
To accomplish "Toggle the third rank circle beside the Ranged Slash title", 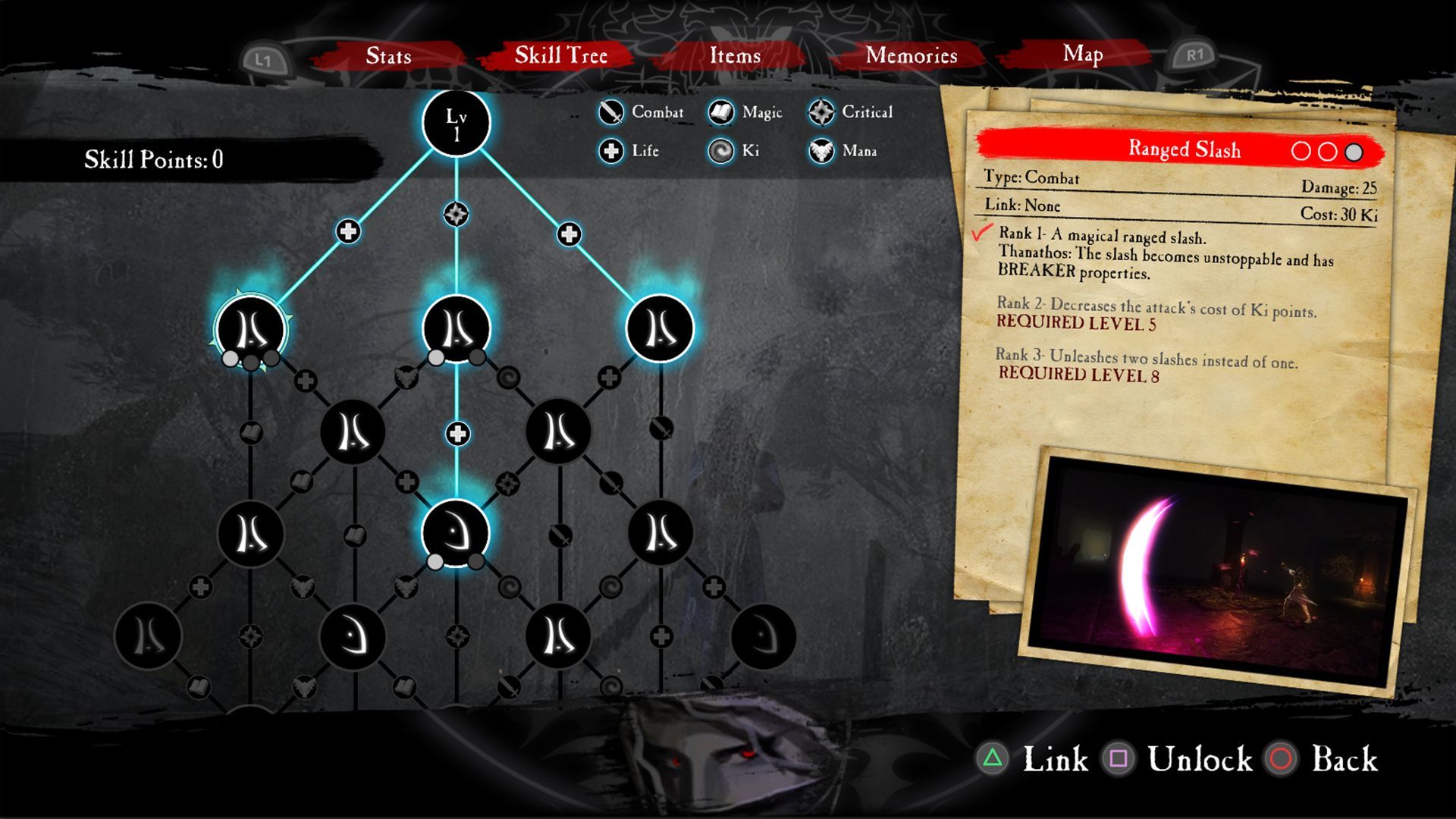I will click(x=1355, y=149).
